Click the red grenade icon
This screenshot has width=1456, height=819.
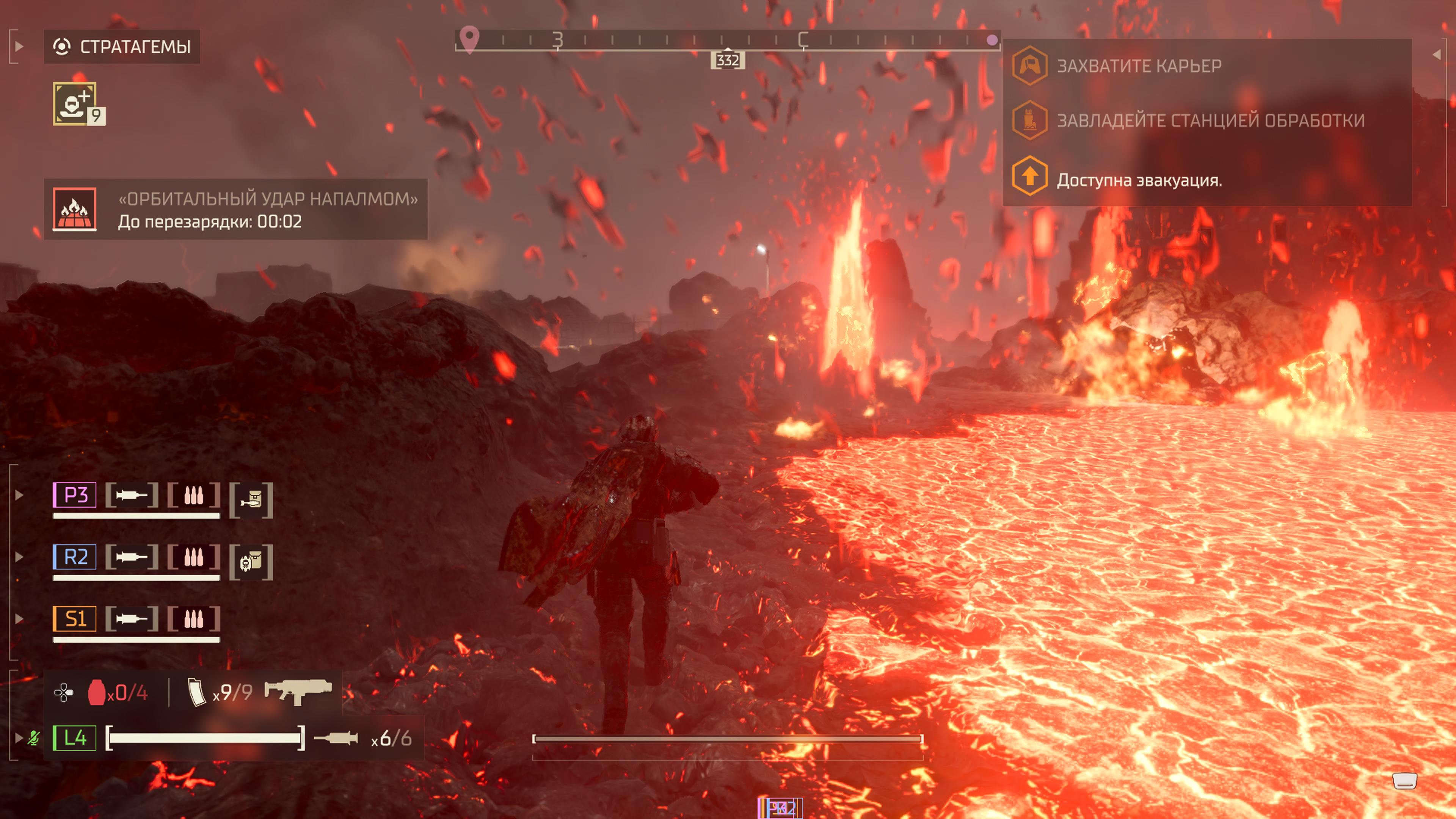click(96, 692)
